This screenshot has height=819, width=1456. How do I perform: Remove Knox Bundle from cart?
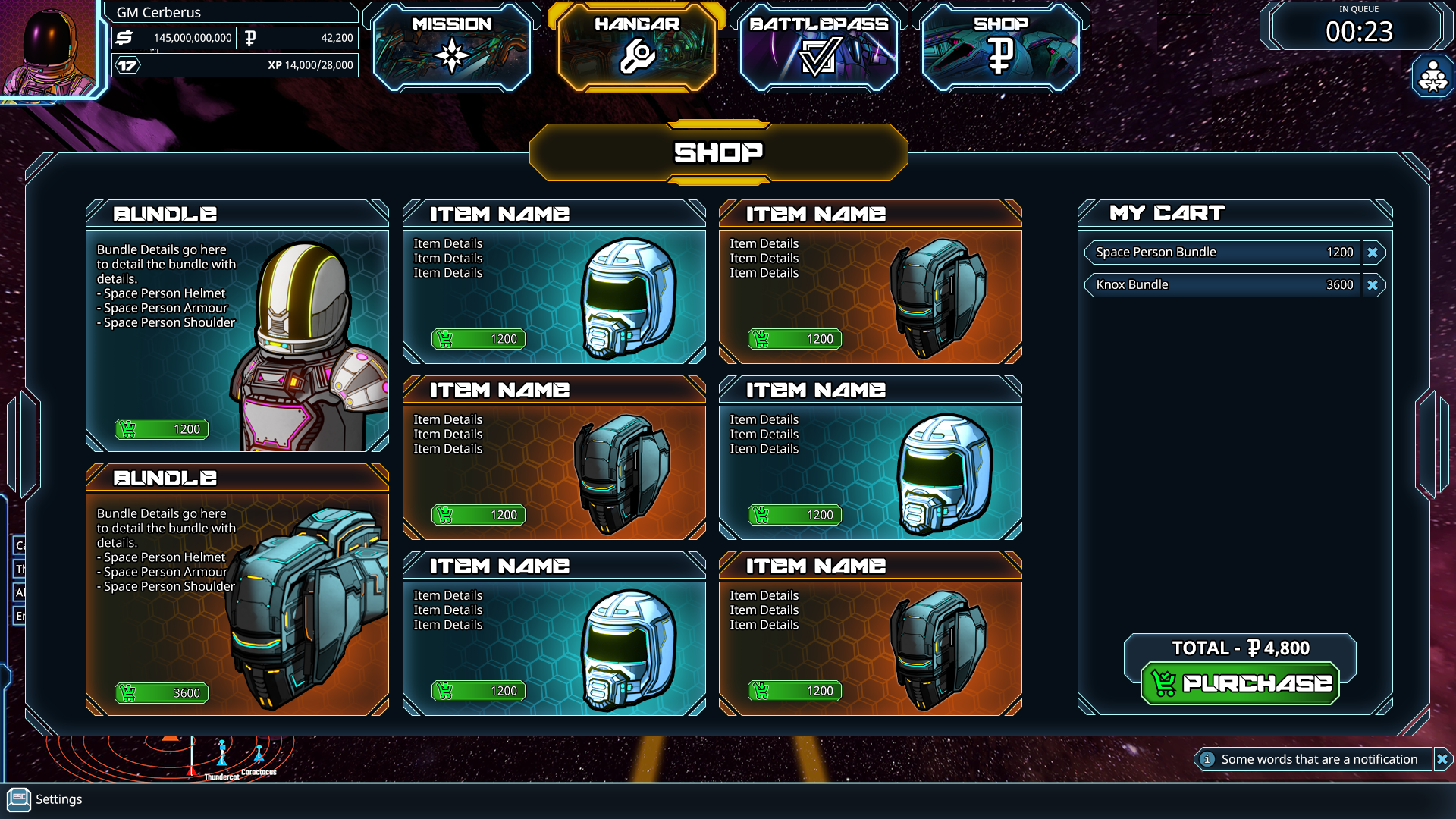coord(1373,285)
